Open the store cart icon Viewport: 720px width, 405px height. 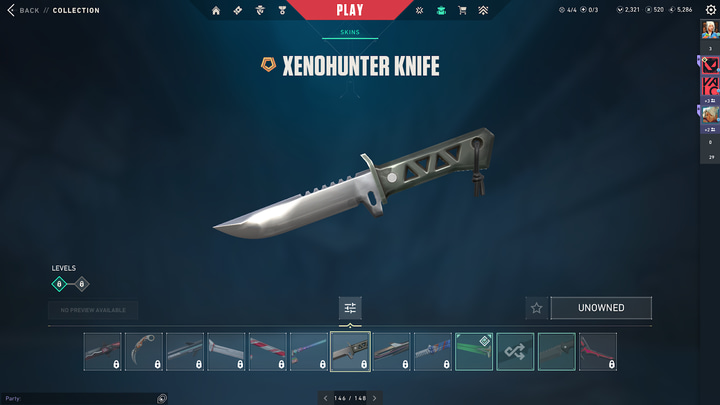[x=462, y=10]
